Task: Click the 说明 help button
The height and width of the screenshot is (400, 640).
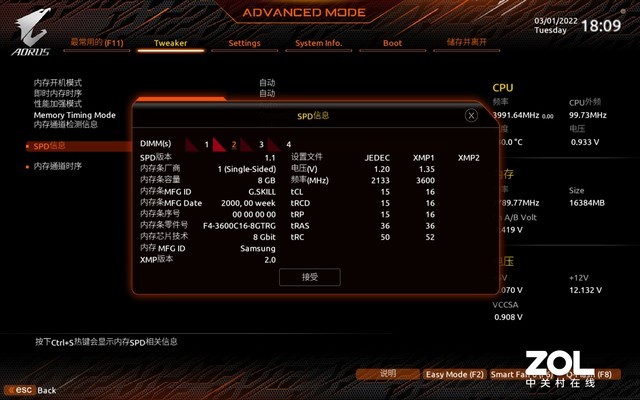Action: click(388, 374)
